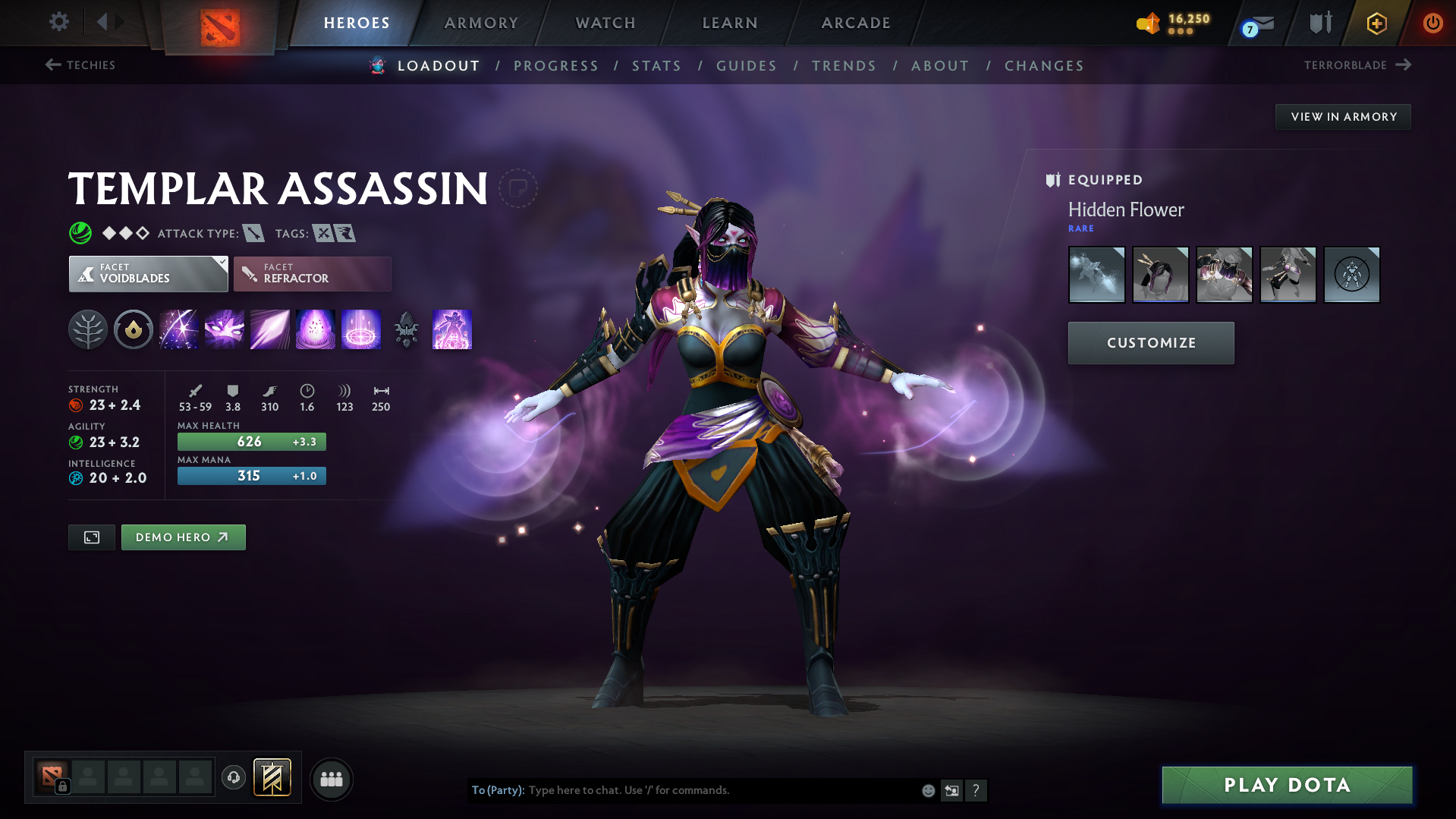Click the Customize equipped set button
1456x819 pixels.
click(x=1150, y=342)
